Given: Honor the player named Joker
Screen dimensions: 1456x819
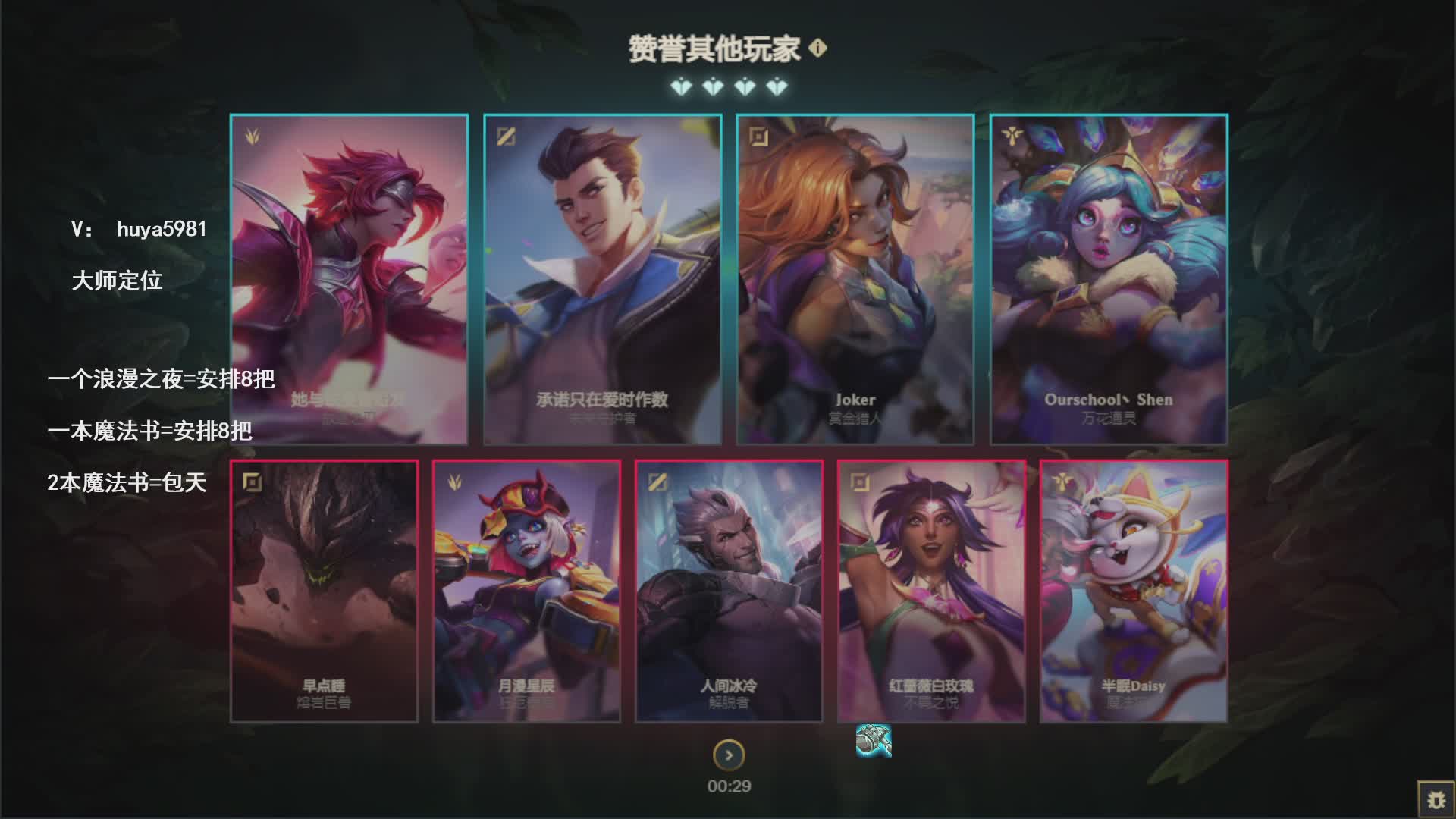Looking at the screenshot, I should tap(855, 279).
